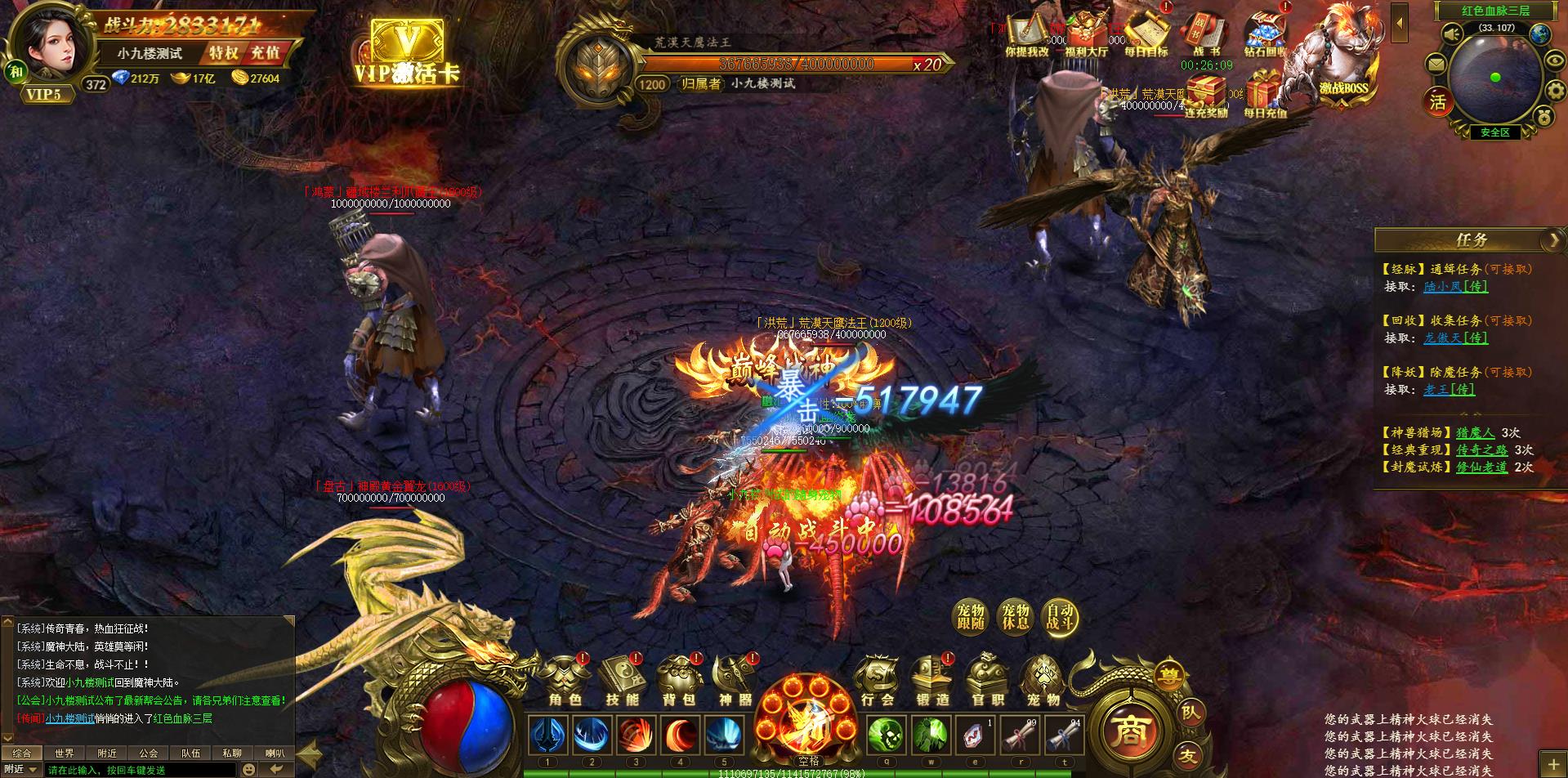Image resolution: width=1568 pixels, height=778 pixels.
Task: Select the 宠物休息 pet rest button
Action: pyautogui.click(x=1016, y=617)
